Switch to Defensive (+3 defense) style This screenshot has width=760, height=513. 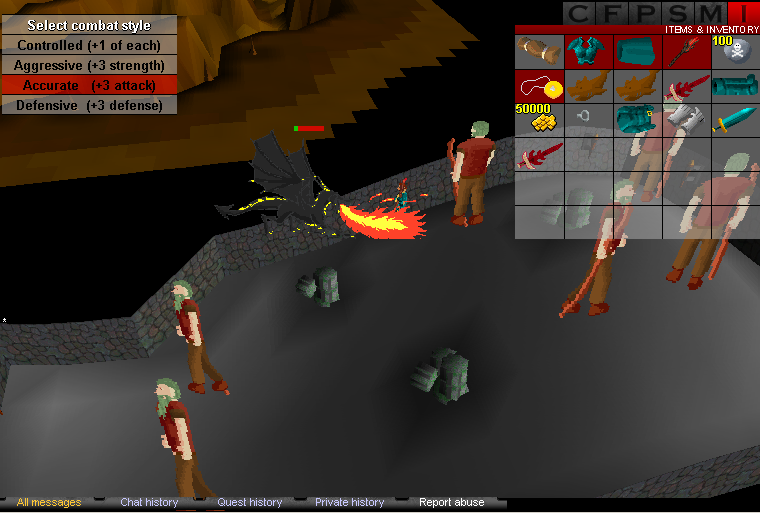[89, 105]
